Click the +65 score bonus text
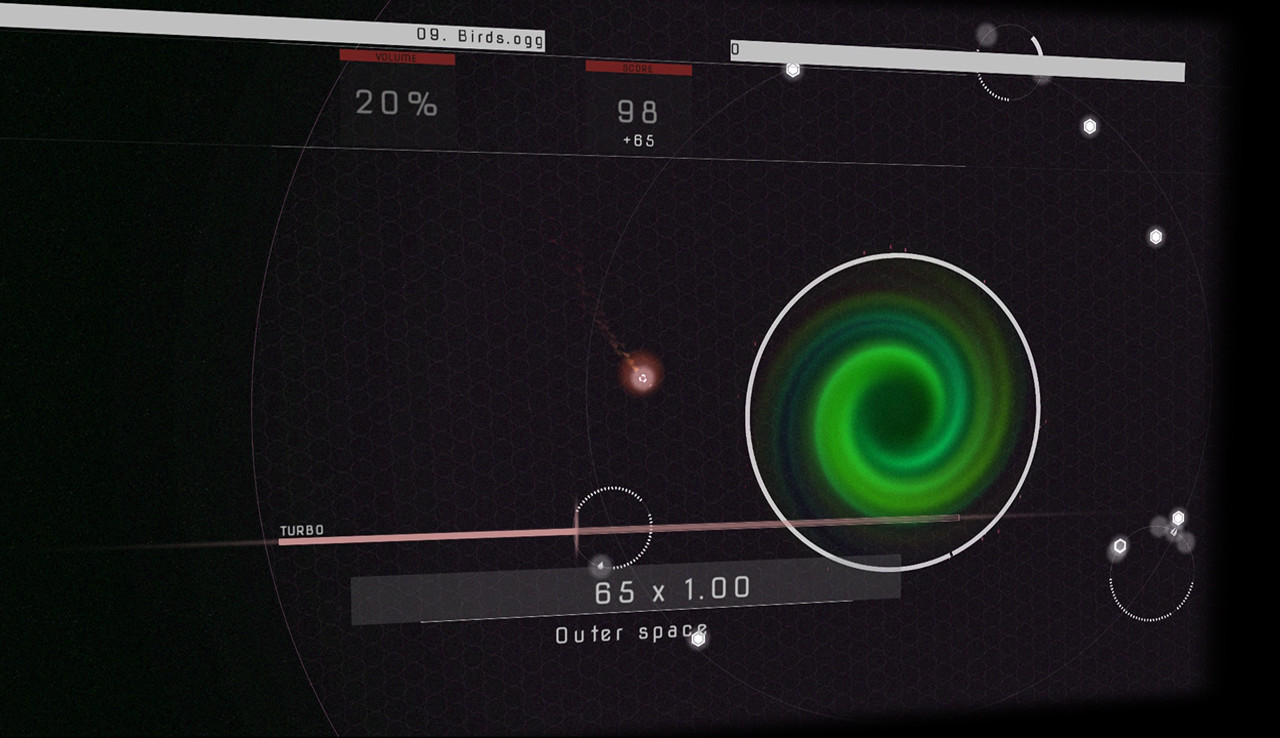The width and height of the screenshot is (1280, 738). click(640, 141)
